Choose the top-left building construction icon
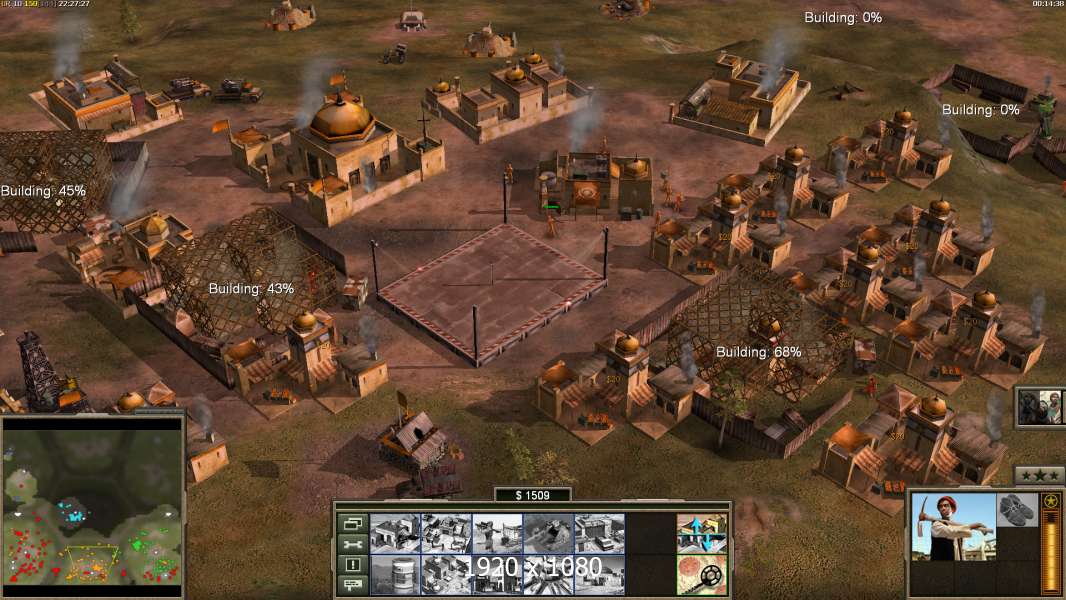Screen dimensions: 1066x600 point(395,533)
